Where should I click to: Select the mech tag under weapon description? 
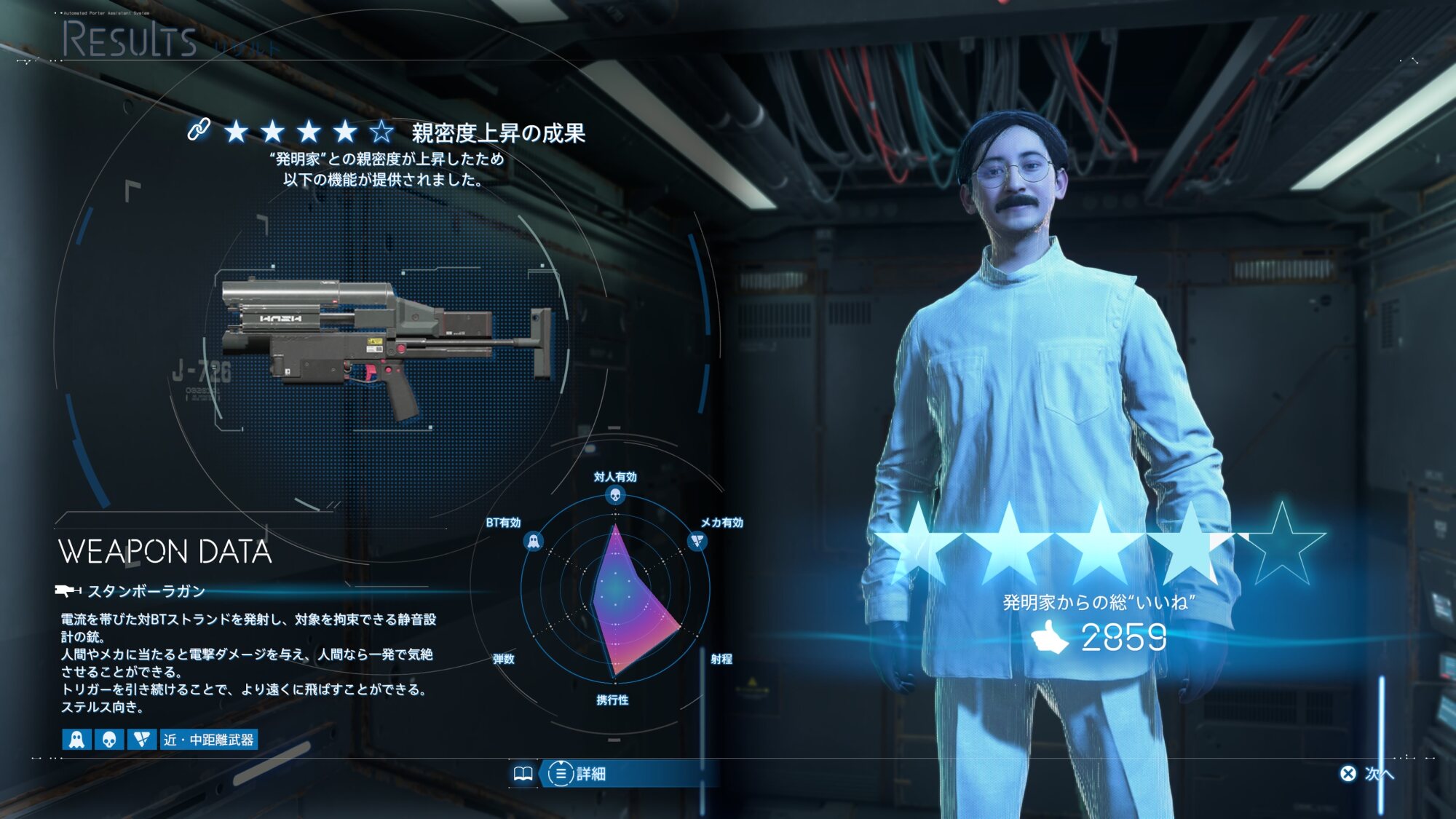pyautogui.click(x=142, y=740)
